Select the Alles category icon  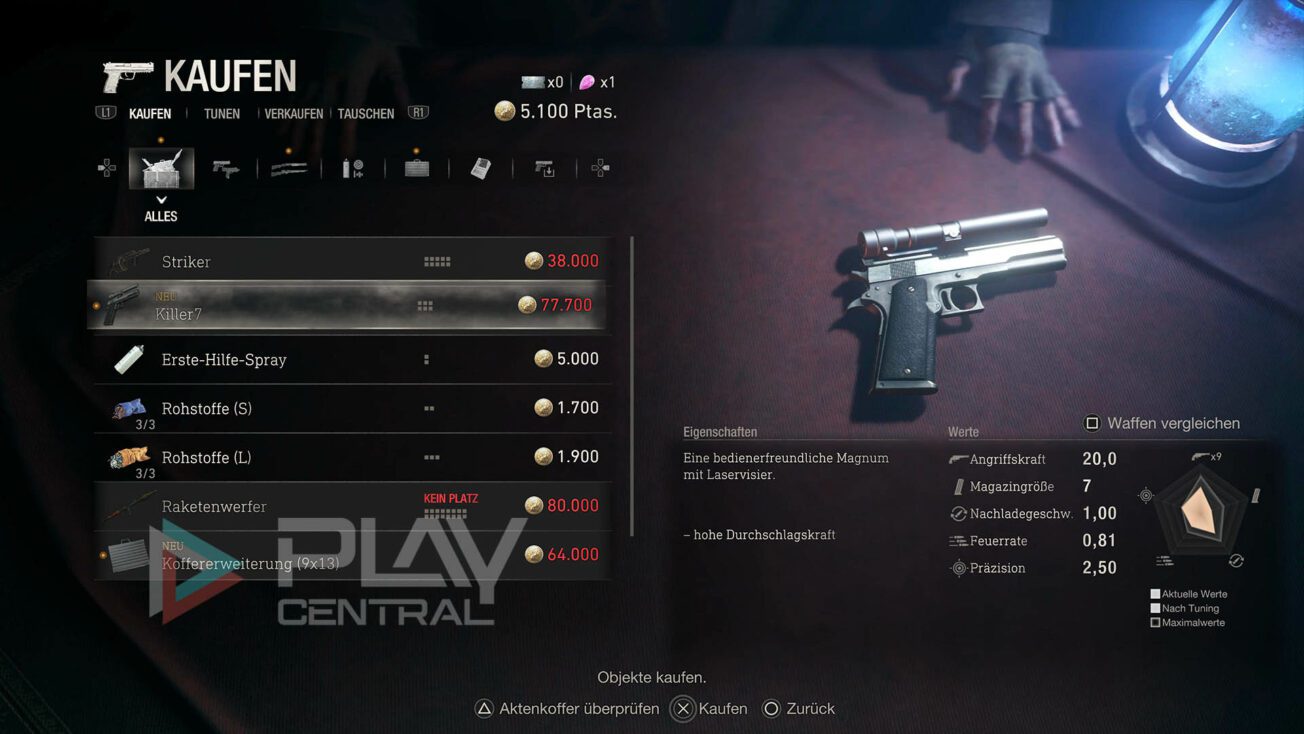[161, 167]
